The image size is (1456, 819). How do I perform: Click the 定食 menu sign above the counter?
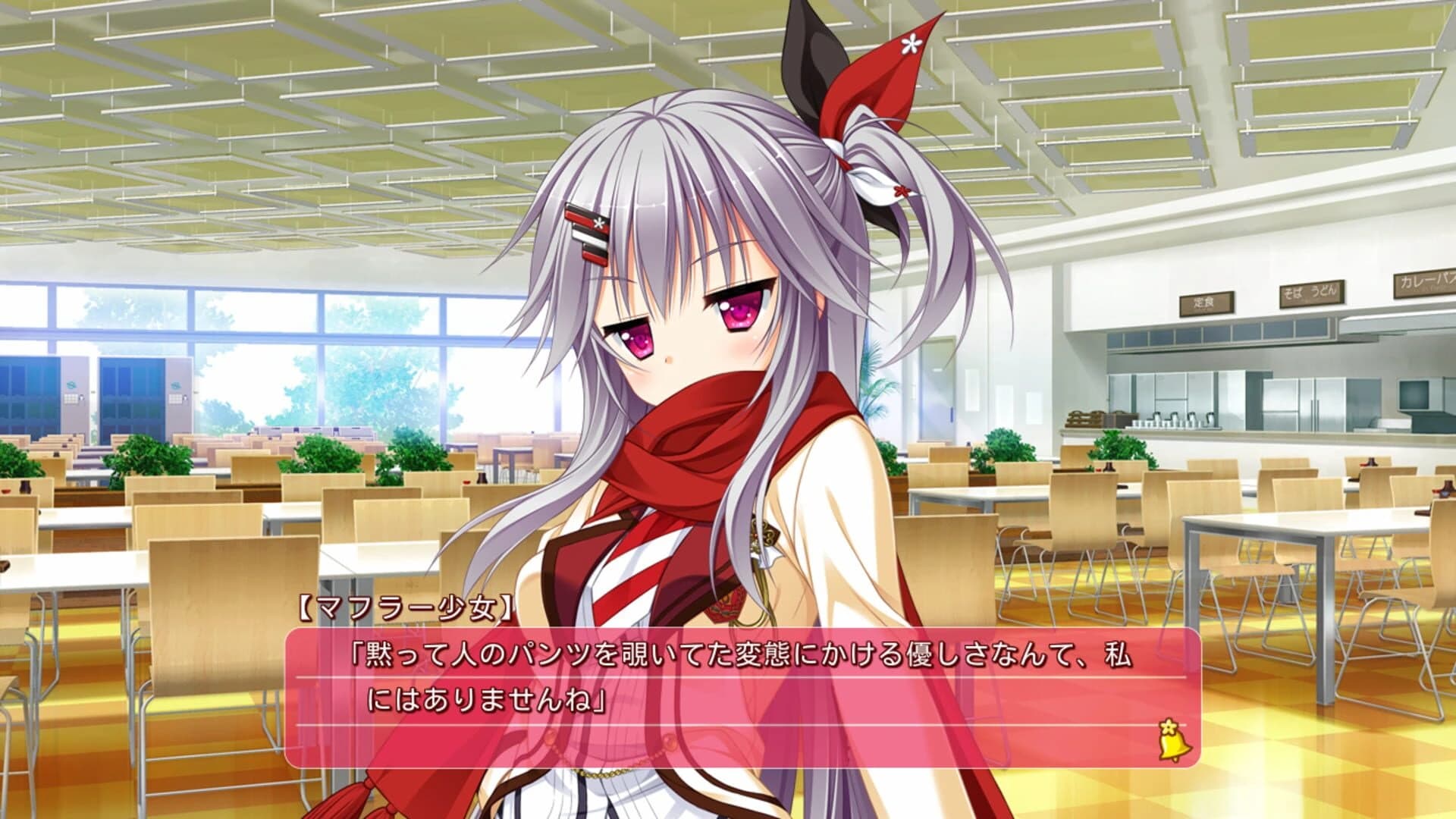1205,302
